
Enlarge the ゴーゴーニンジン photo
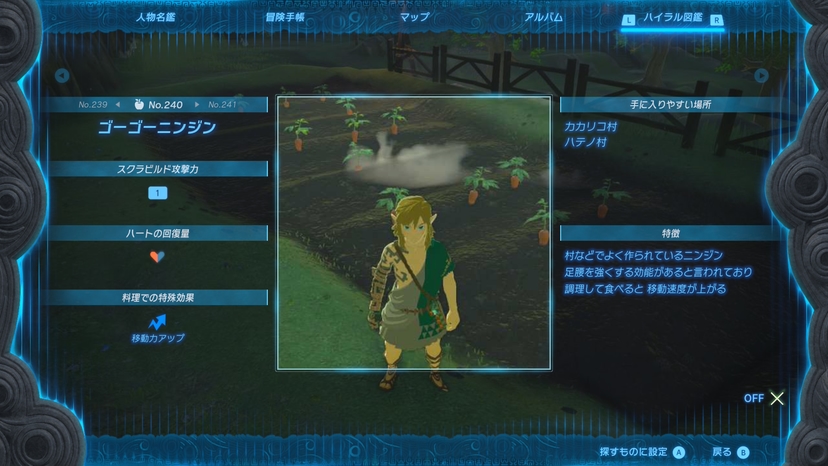tap(413, 232)
